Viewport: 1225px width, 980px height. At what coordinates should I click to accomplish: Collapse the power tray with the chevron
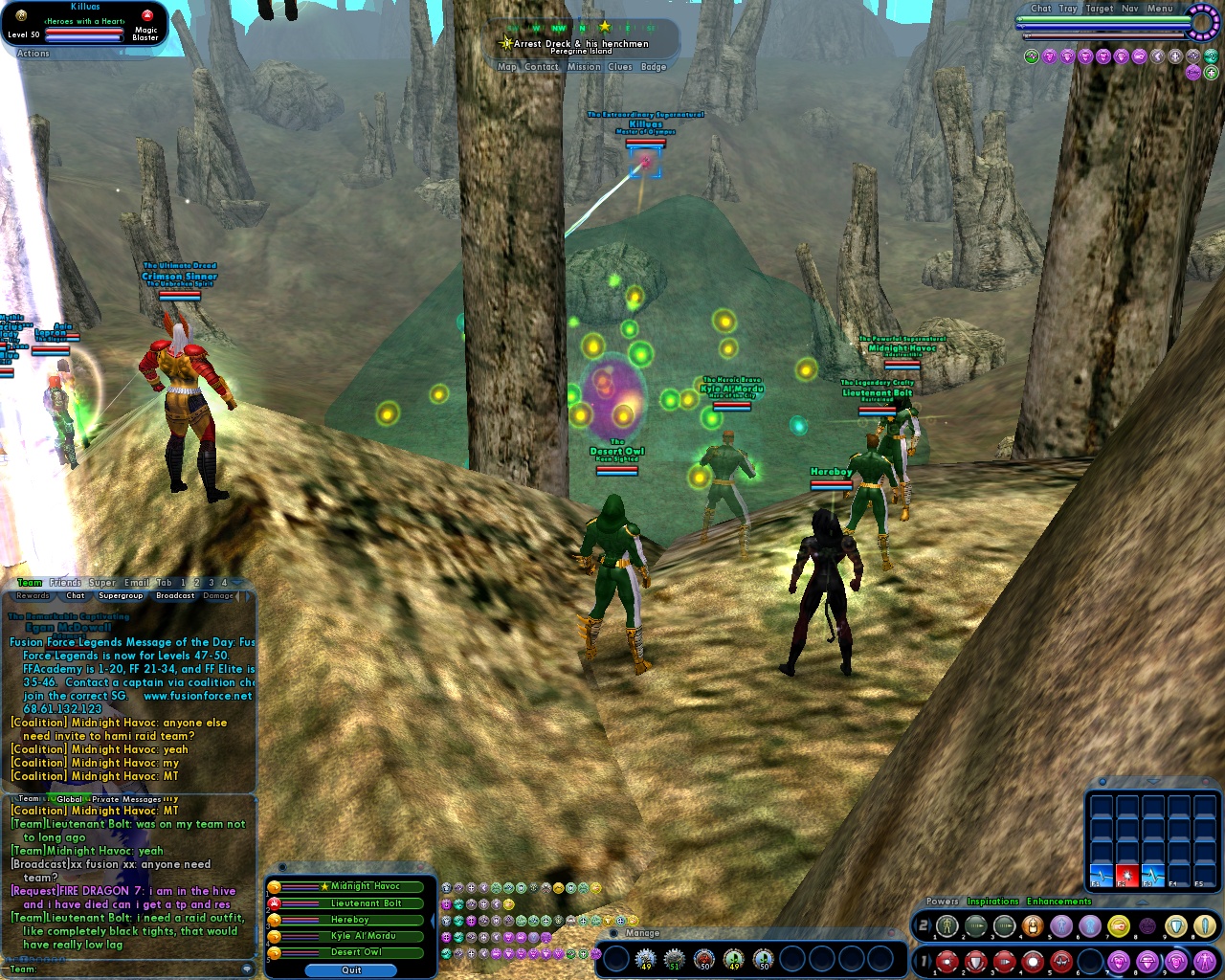pos(1141,902)
